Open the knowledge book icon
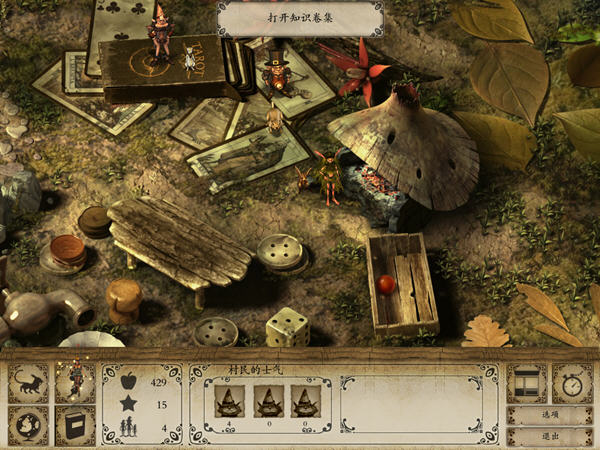The width and height of the screenshot is (600, 450). 74,425
